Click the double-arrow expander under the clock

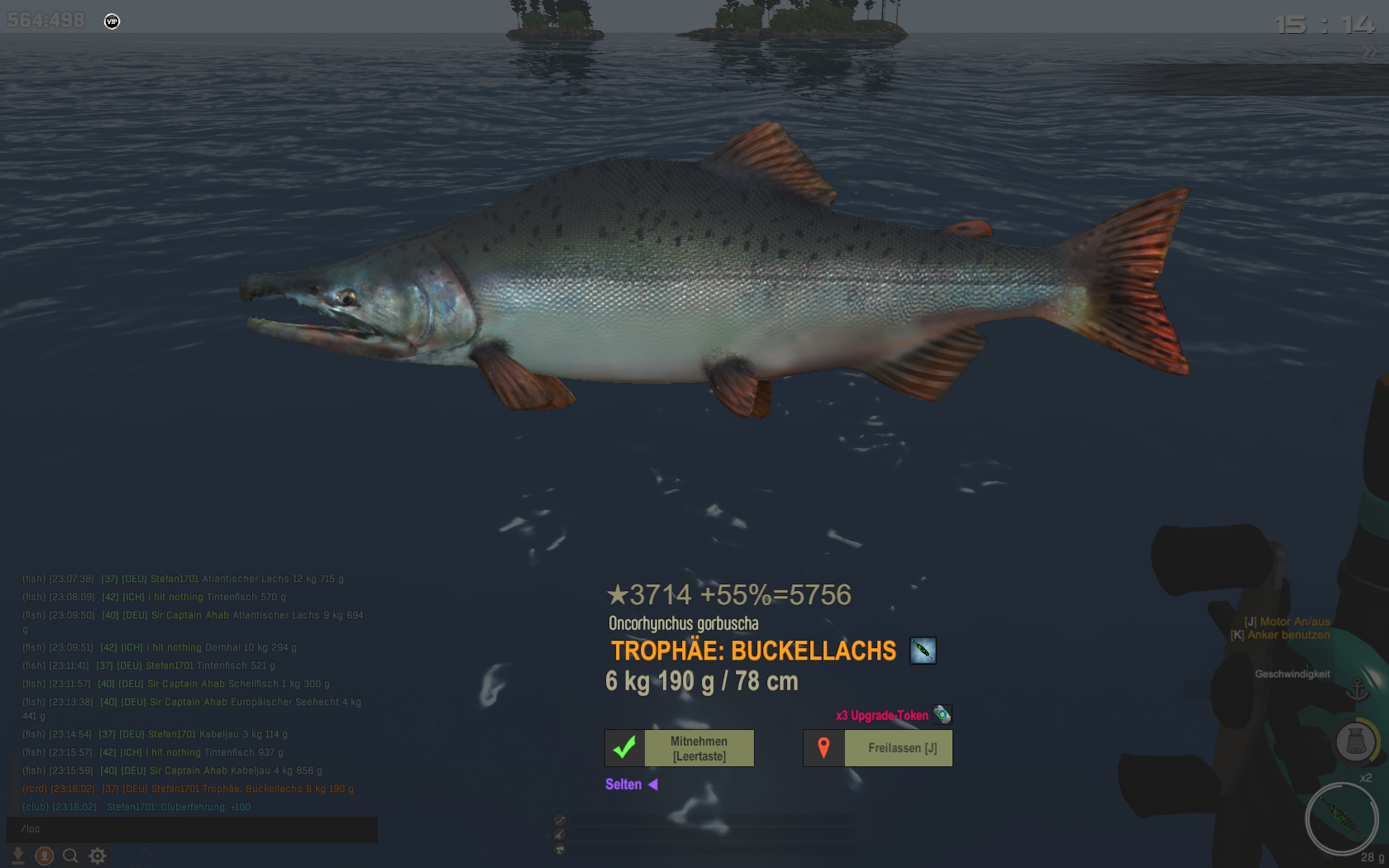pyautogui.click(x=1370, y=52)
